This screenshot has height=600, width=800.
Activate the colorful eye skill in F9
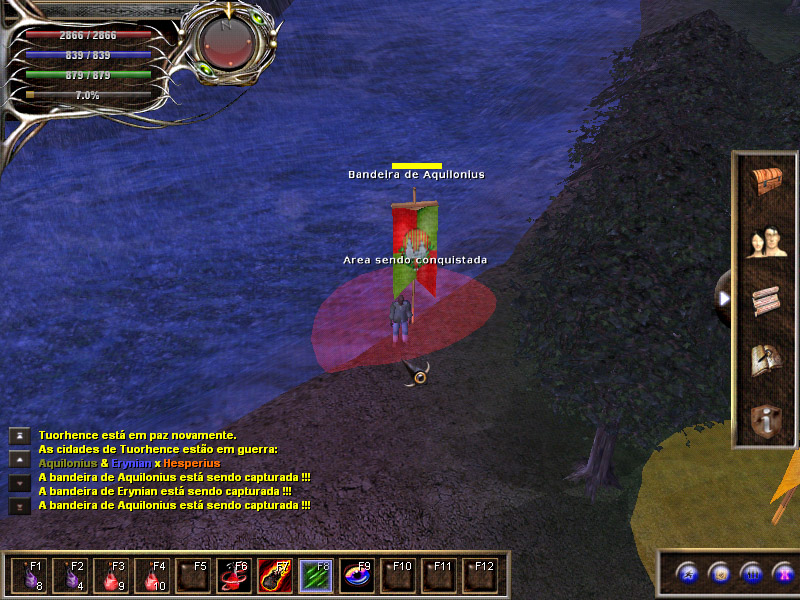[x=357, y=577]
